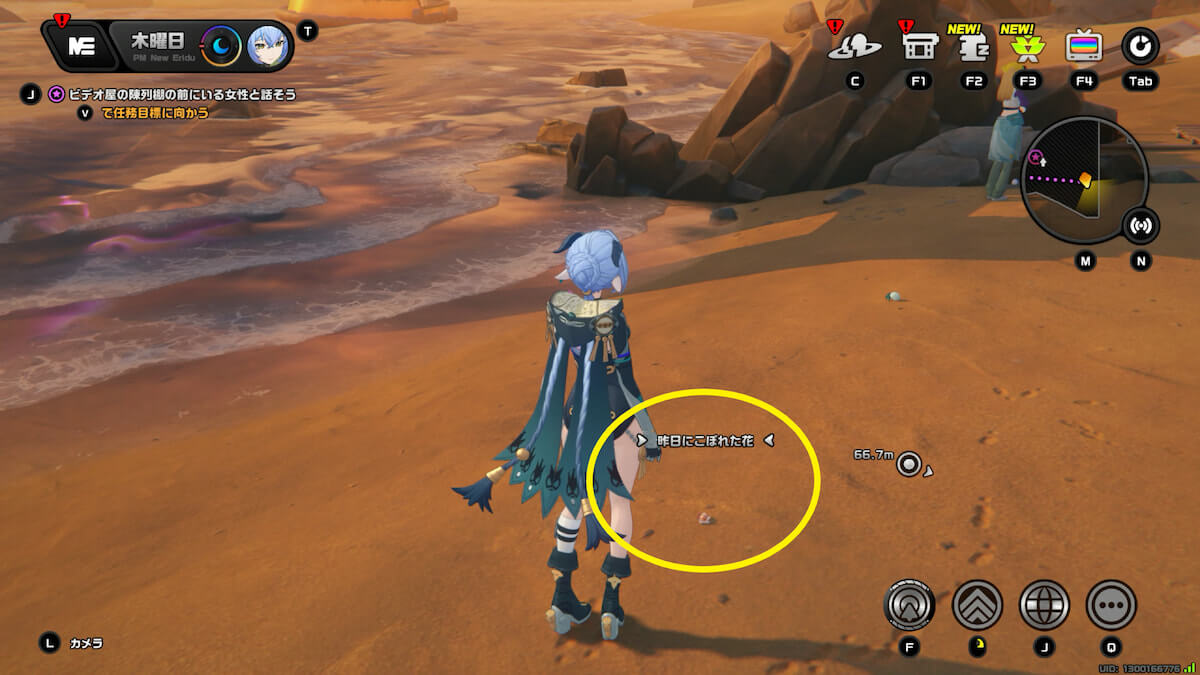This screenshot has width=1200, height=675.
Task: Open the globe icon button
Action: pos(1044,605)
